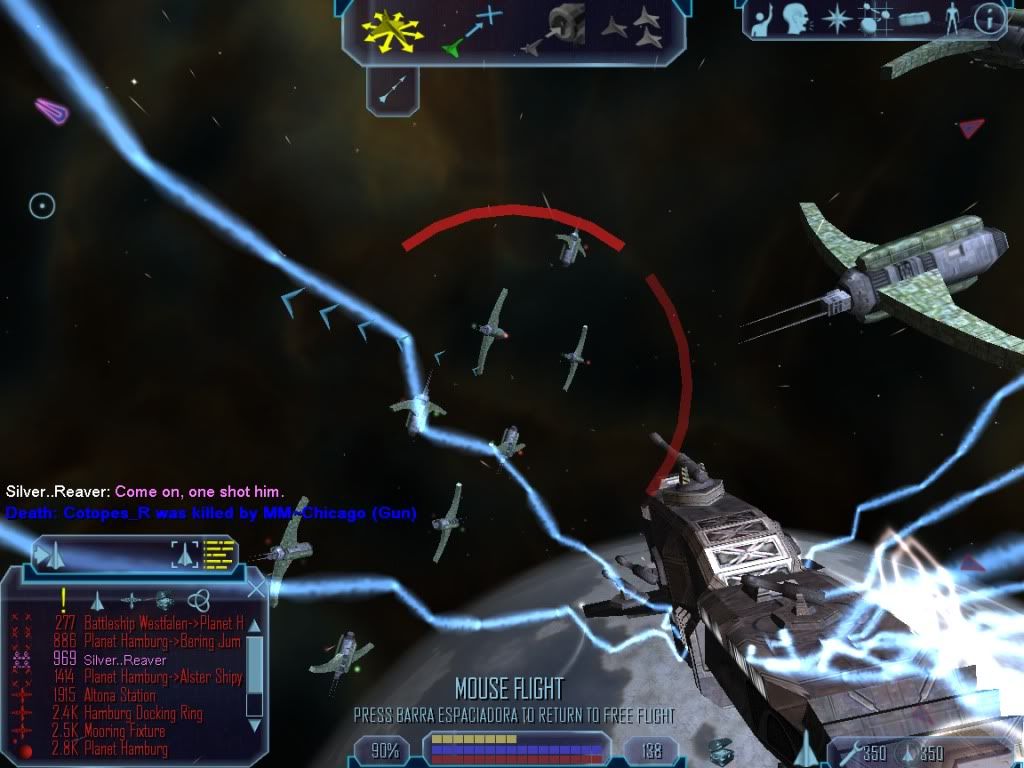Open the character status figure icon
This screenshot has height=768, width=1024.
tap(951, 18)
